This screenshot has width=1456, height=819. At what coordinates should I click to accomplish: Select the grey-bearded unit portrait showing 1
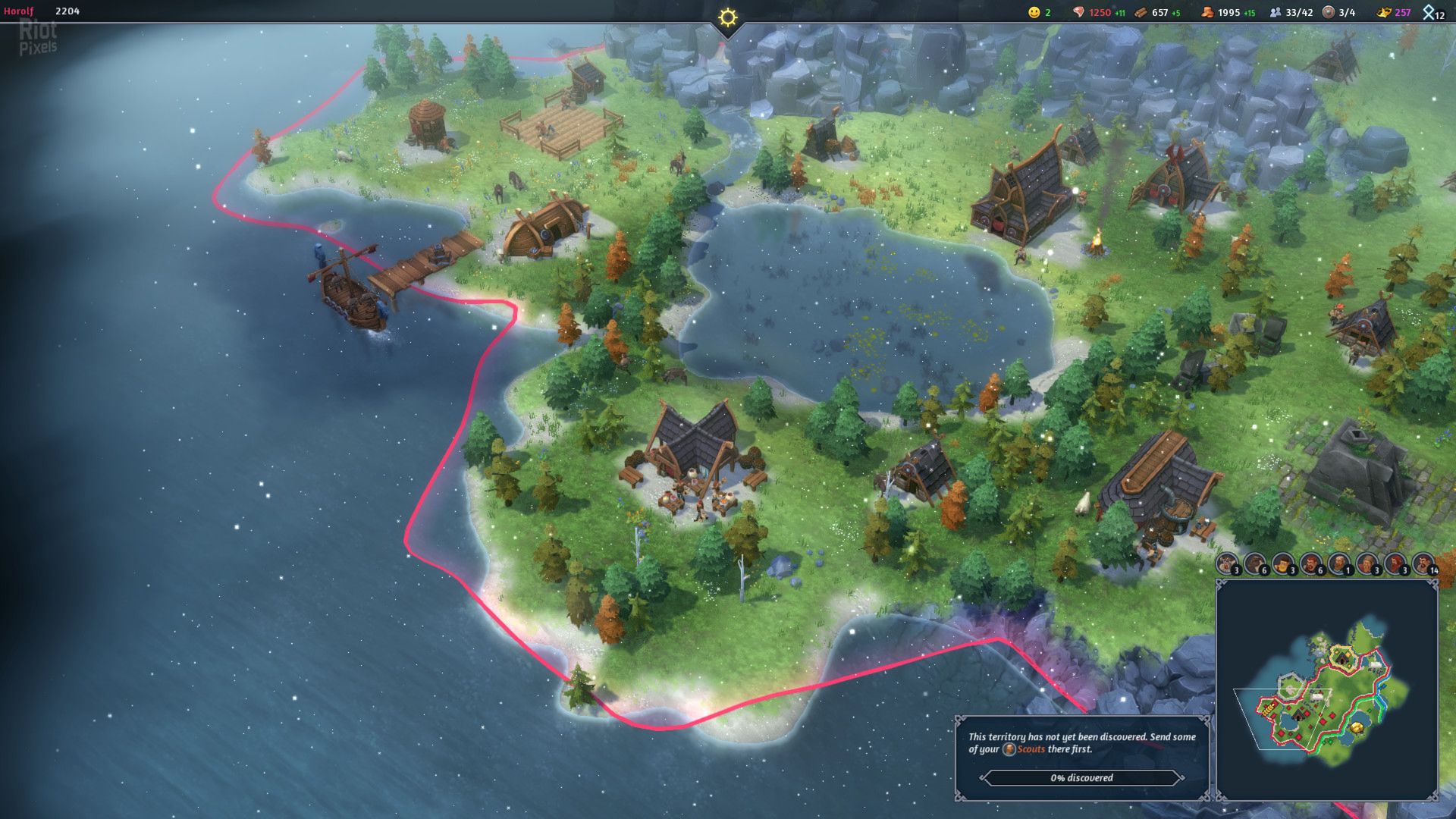click(x=1339, y=563)
